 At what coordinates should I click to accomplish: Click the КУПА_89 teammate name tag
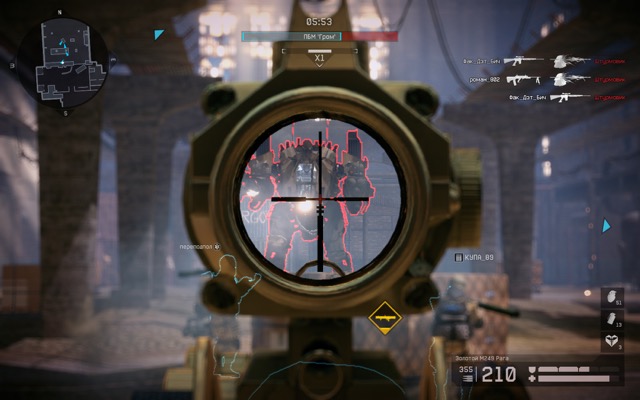point(474,257)
